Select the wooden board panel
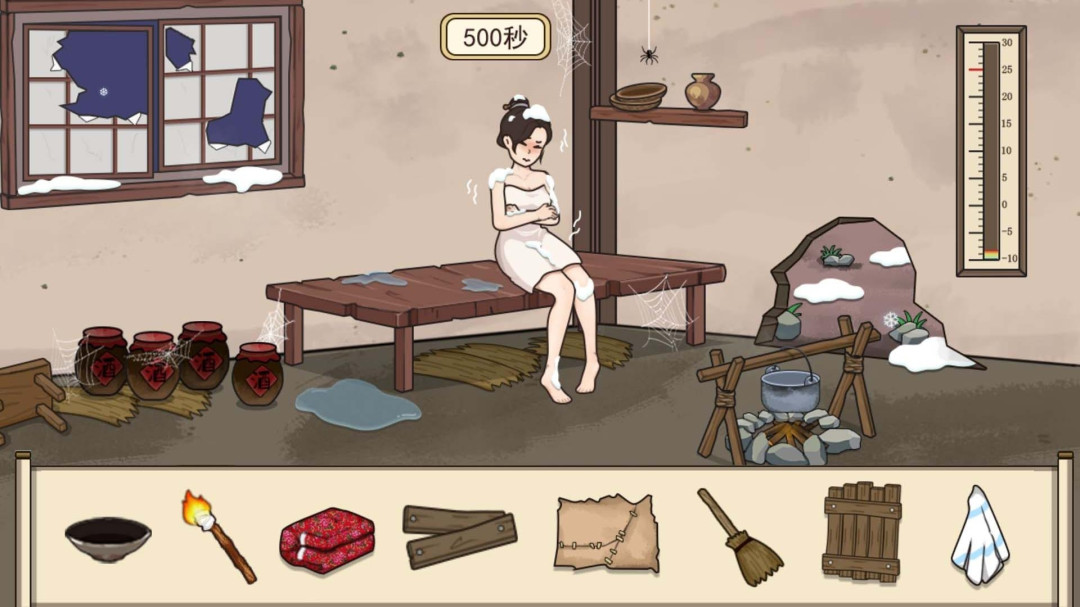Image resolution: width=1080 pixels, height=607 pixels. [861, 532]
